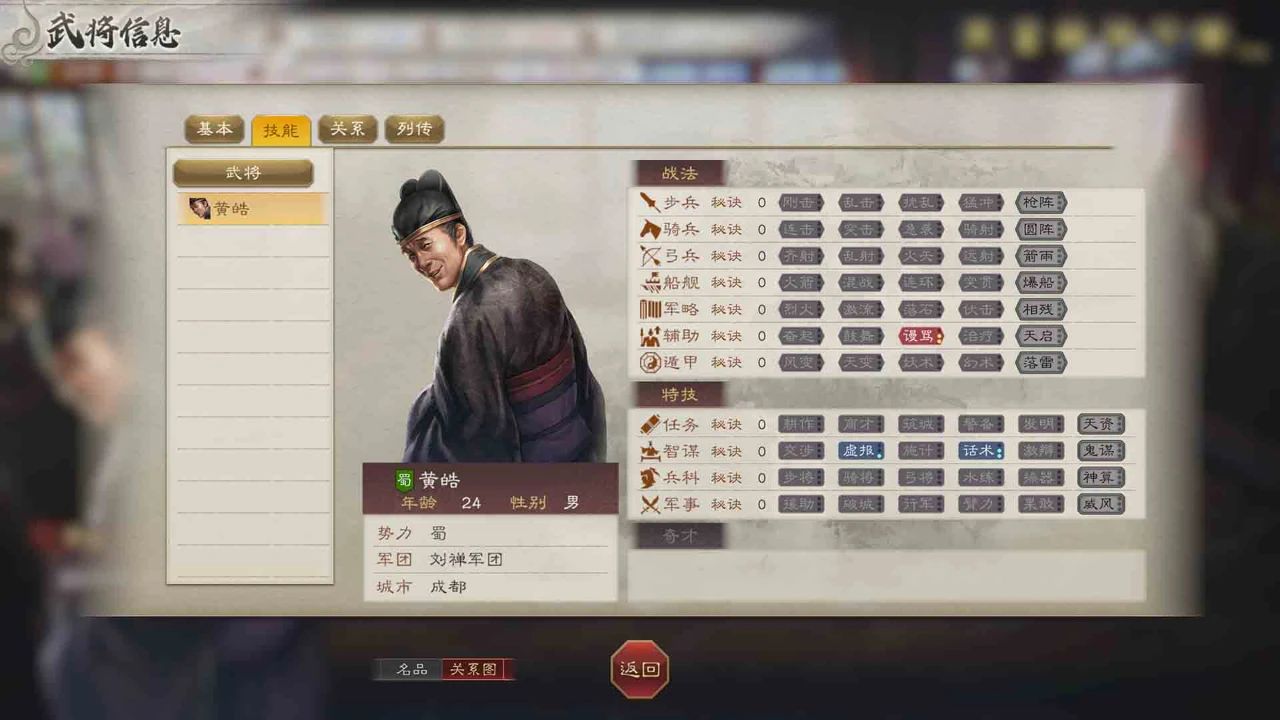Image resolution: width=1280 pixels, height=720 pixels.
Task: Choose the 箭雨 archer tactic
Action: tap(1041, 256)
